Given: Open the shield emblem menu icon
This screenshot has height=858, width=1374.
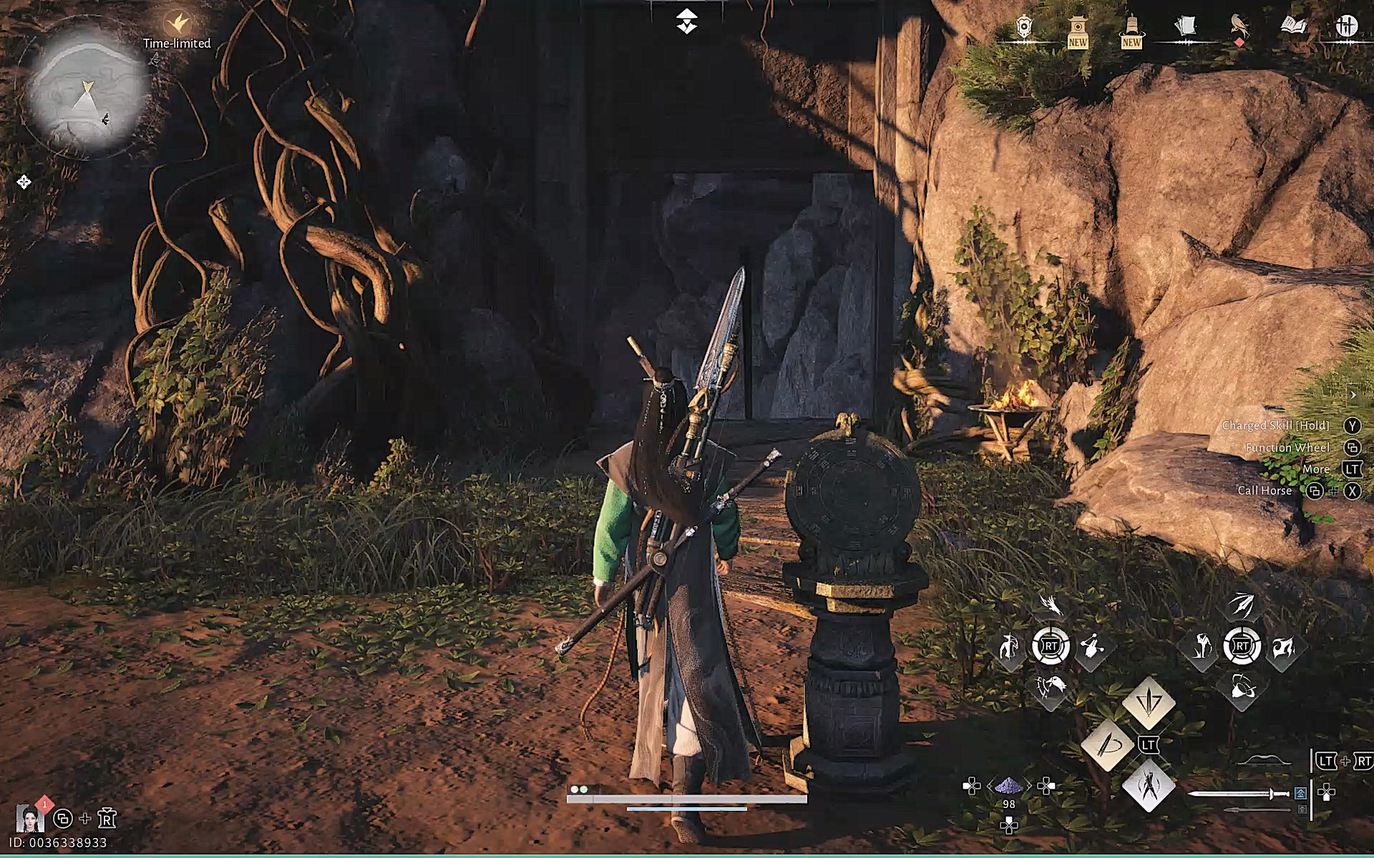Looking at the screenshot, I should (x=1023, y=27).
